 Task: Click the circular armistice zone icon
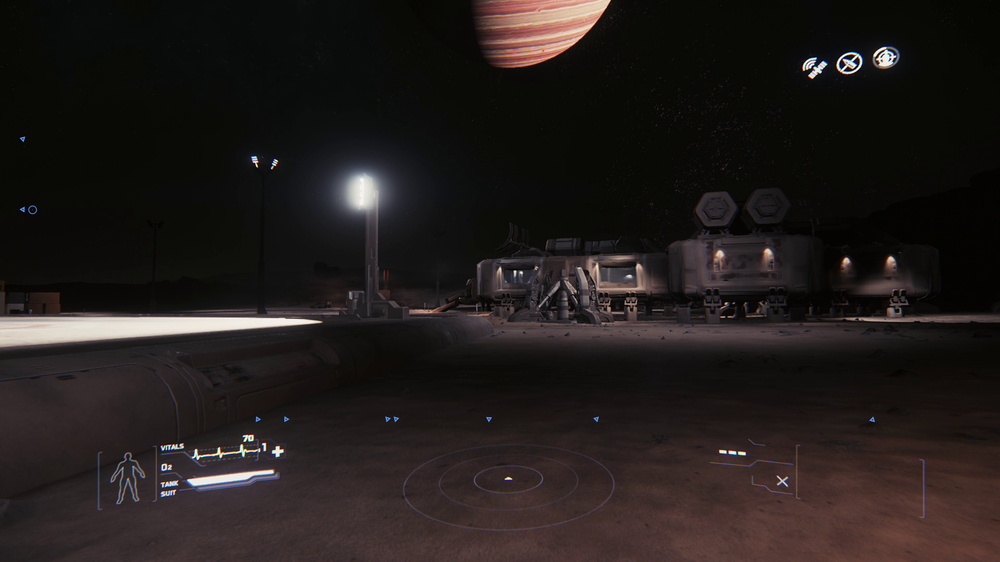[885, 58]
